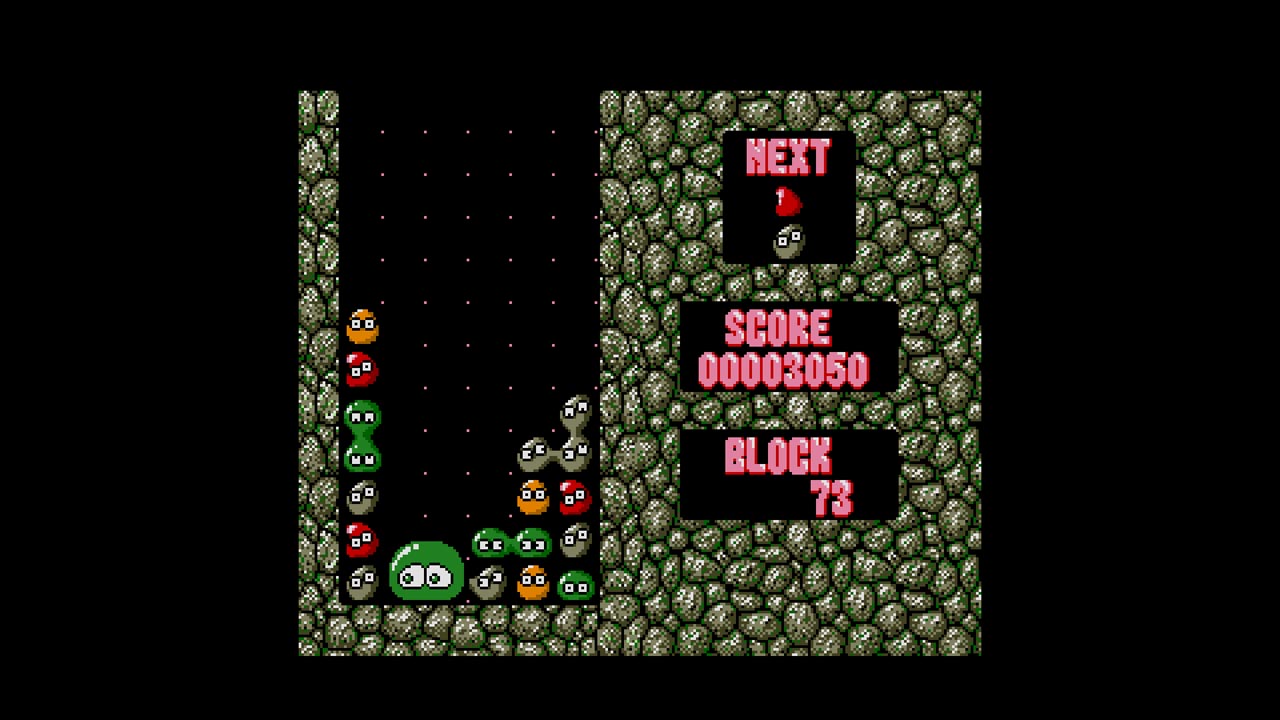Image resolution: width=1280 pixels, height=720 pixels.
Task: Select the gray bean in the NEXT preview box
Action: click(787, 240)
